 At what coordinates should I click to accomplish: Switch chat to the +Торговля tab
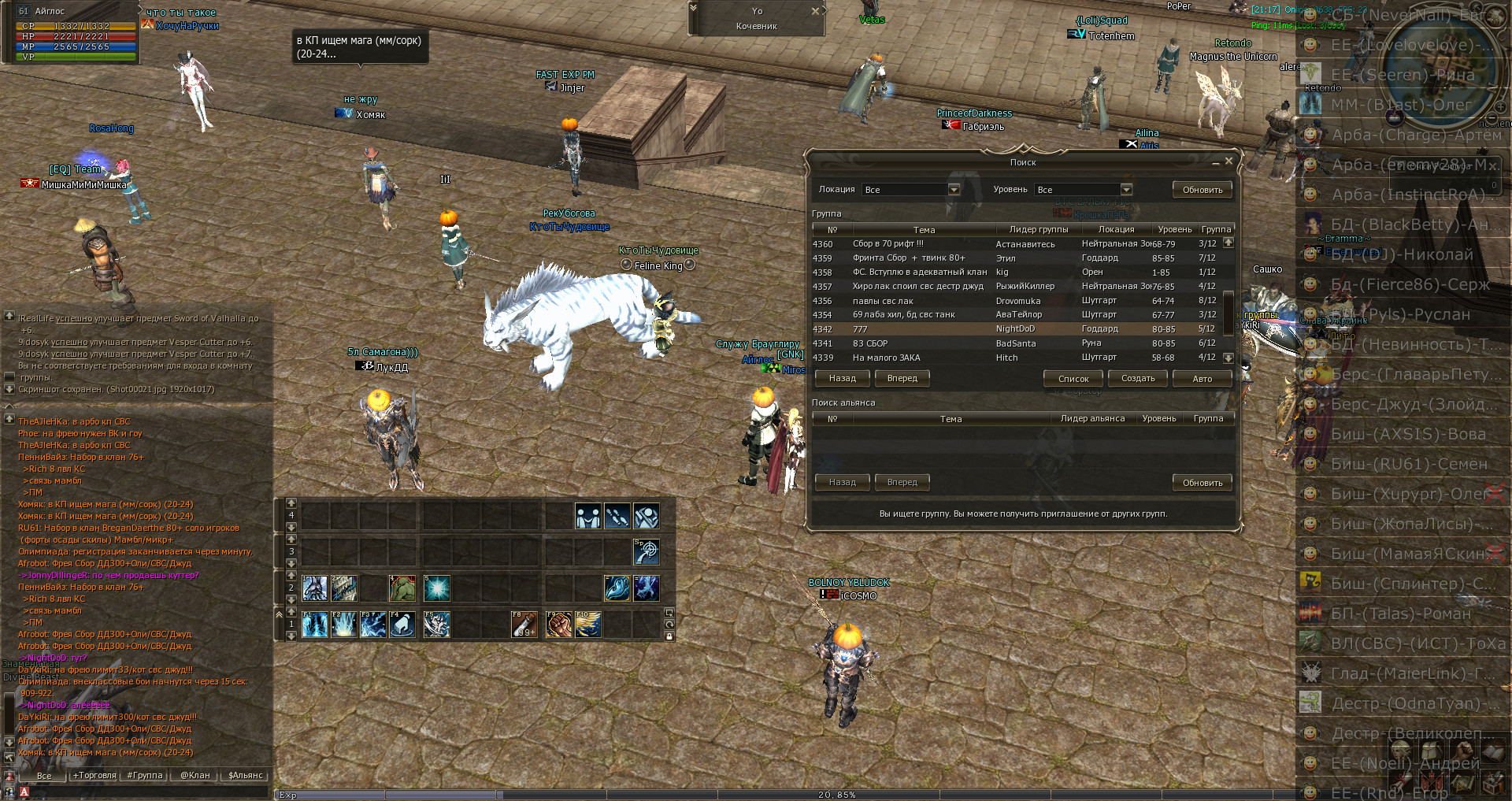click(94, 776)
